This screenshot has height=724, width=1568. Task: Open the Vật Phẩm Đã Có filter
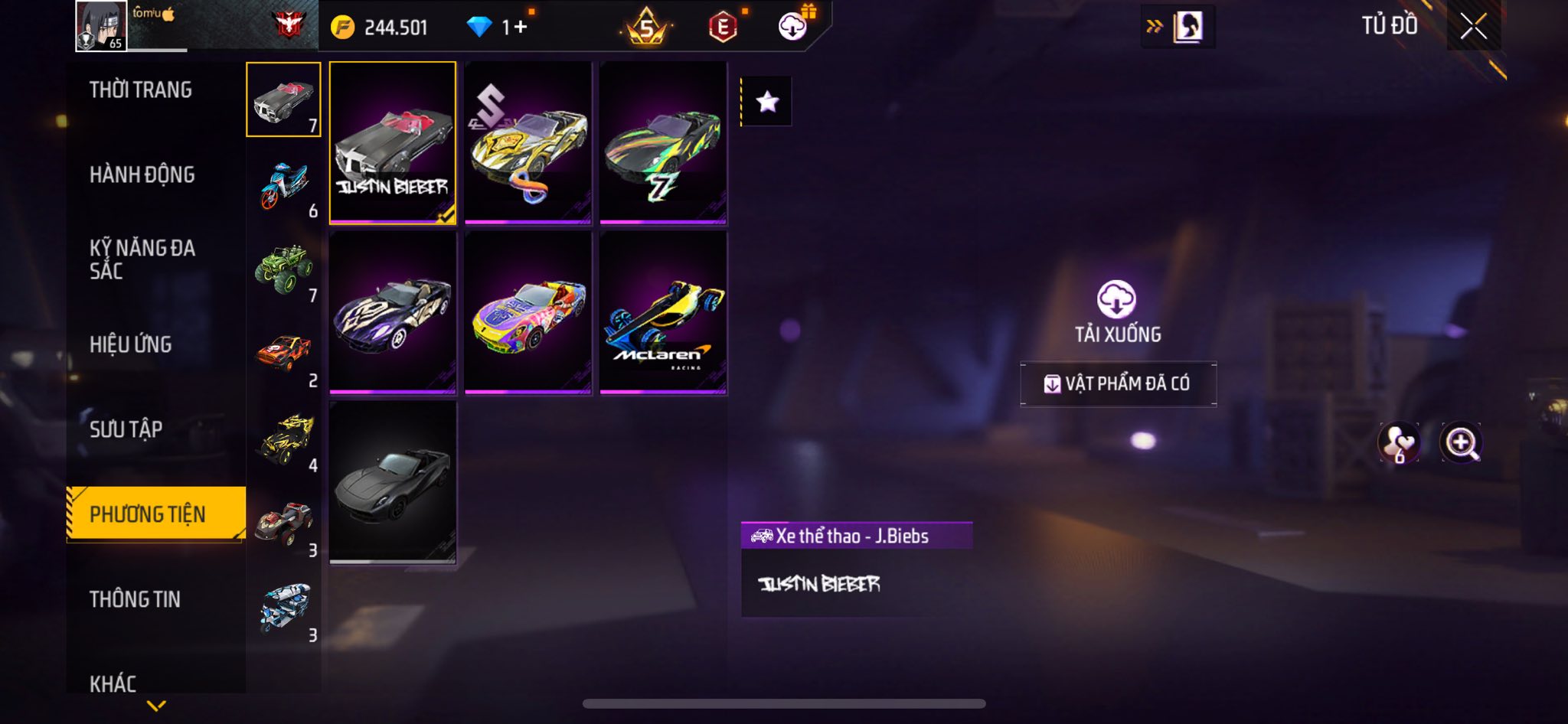pos(1118,383)
